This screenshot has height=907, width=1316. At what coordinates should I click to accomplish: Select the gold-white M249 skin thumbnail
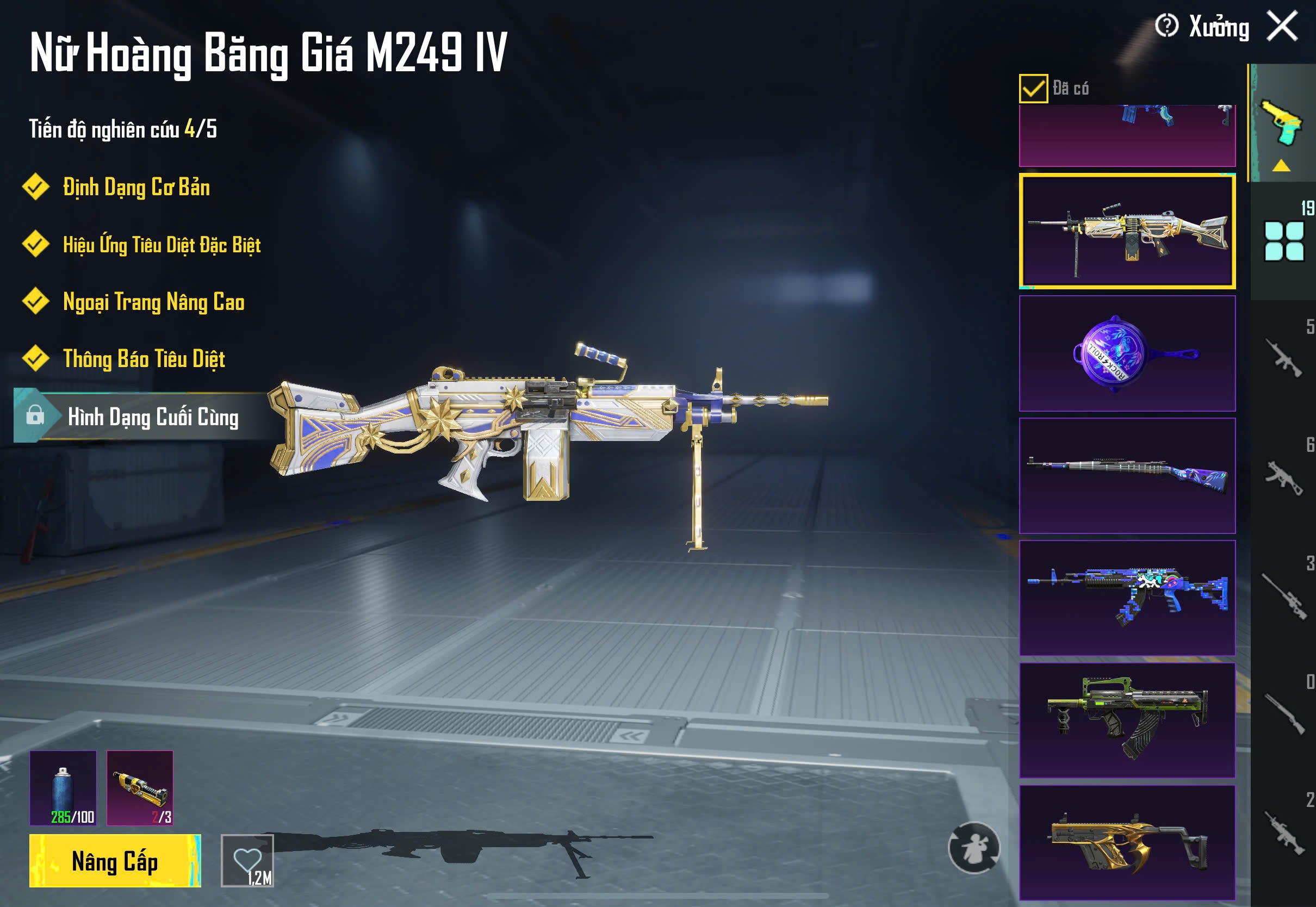click(x=1127, y=231)
